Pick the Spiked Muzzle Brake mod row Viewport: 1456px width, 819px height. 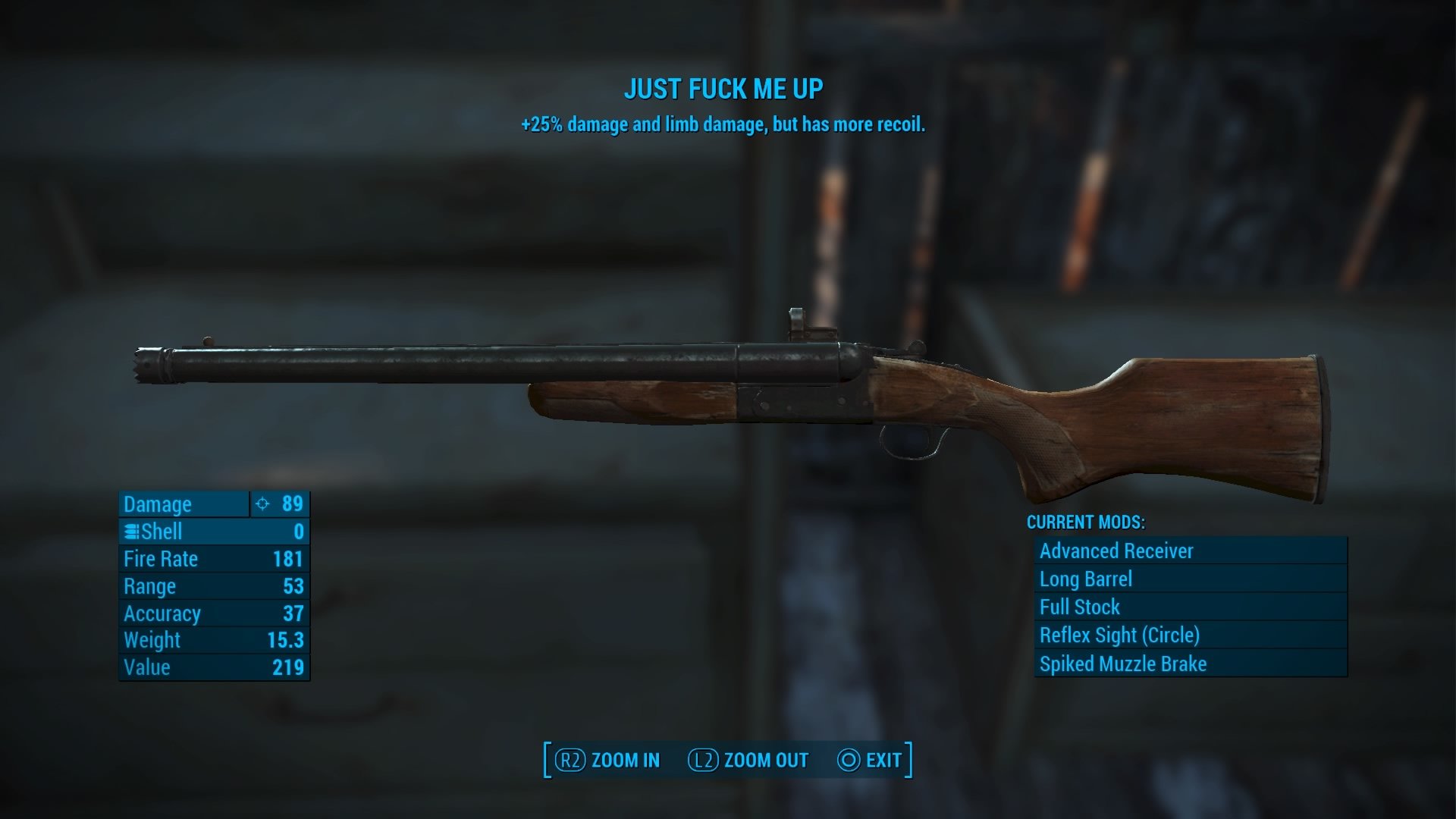[x=1191, y=664]
